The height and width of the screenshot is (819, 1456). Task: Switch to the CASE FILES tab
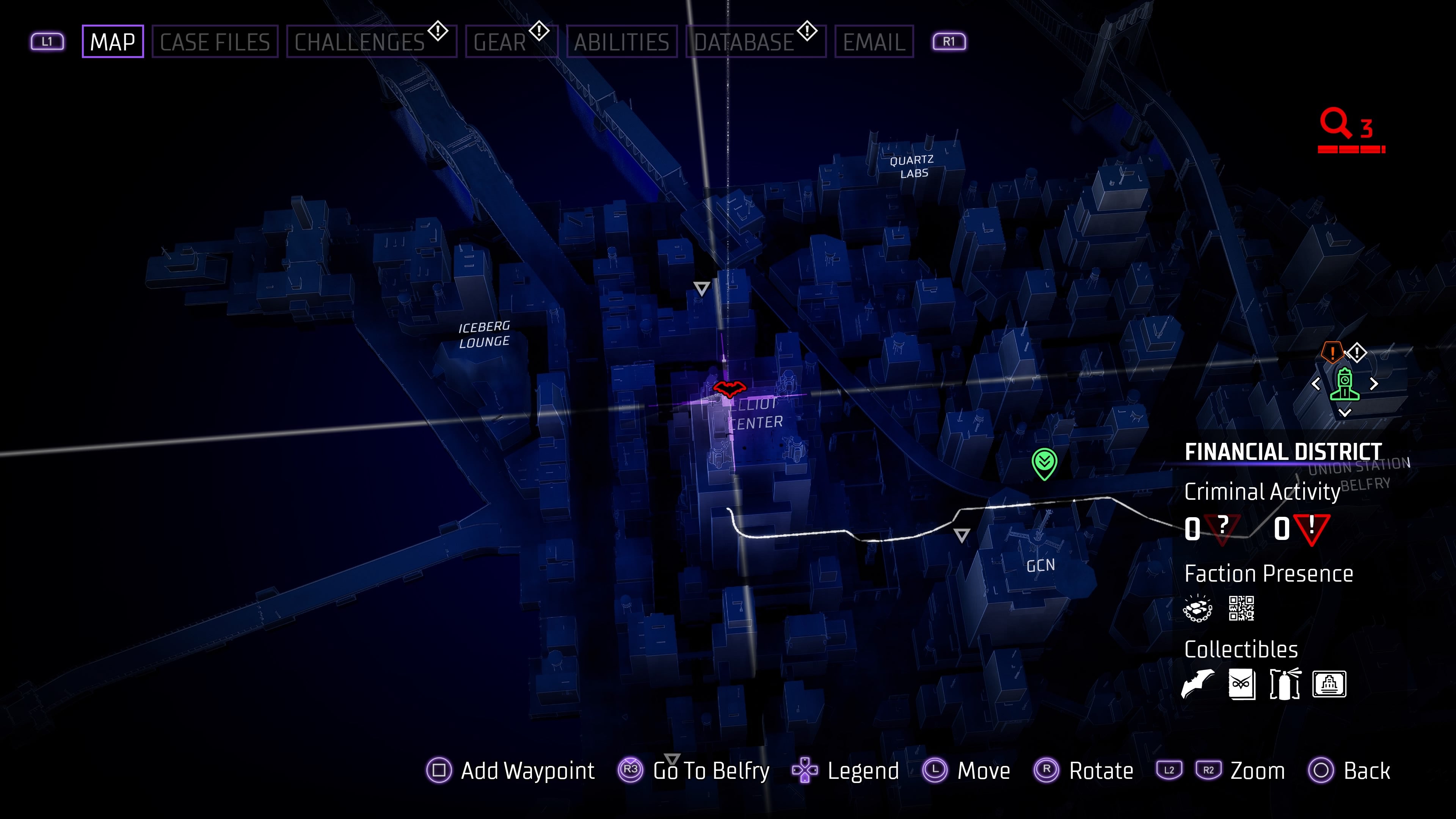point(215,41)
